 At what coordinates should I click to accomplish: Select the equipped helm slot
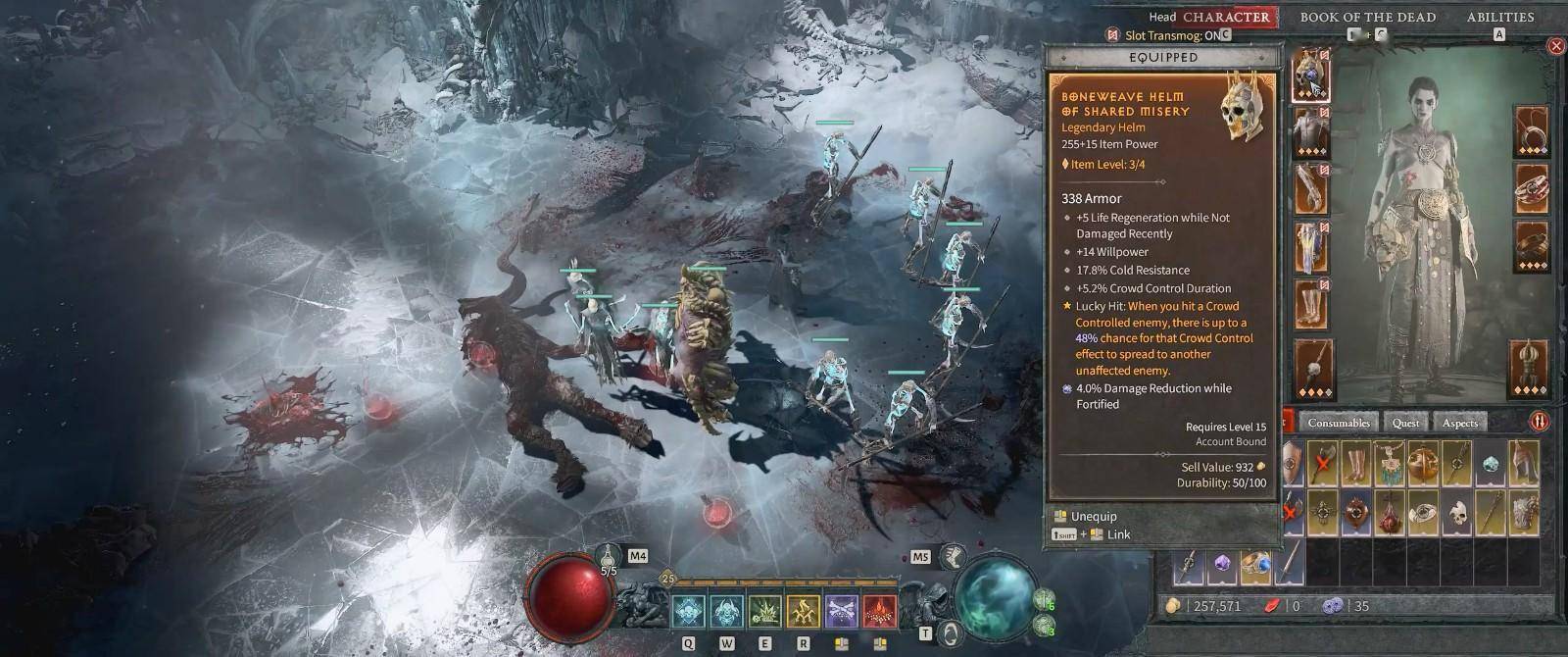point(1310,75)
